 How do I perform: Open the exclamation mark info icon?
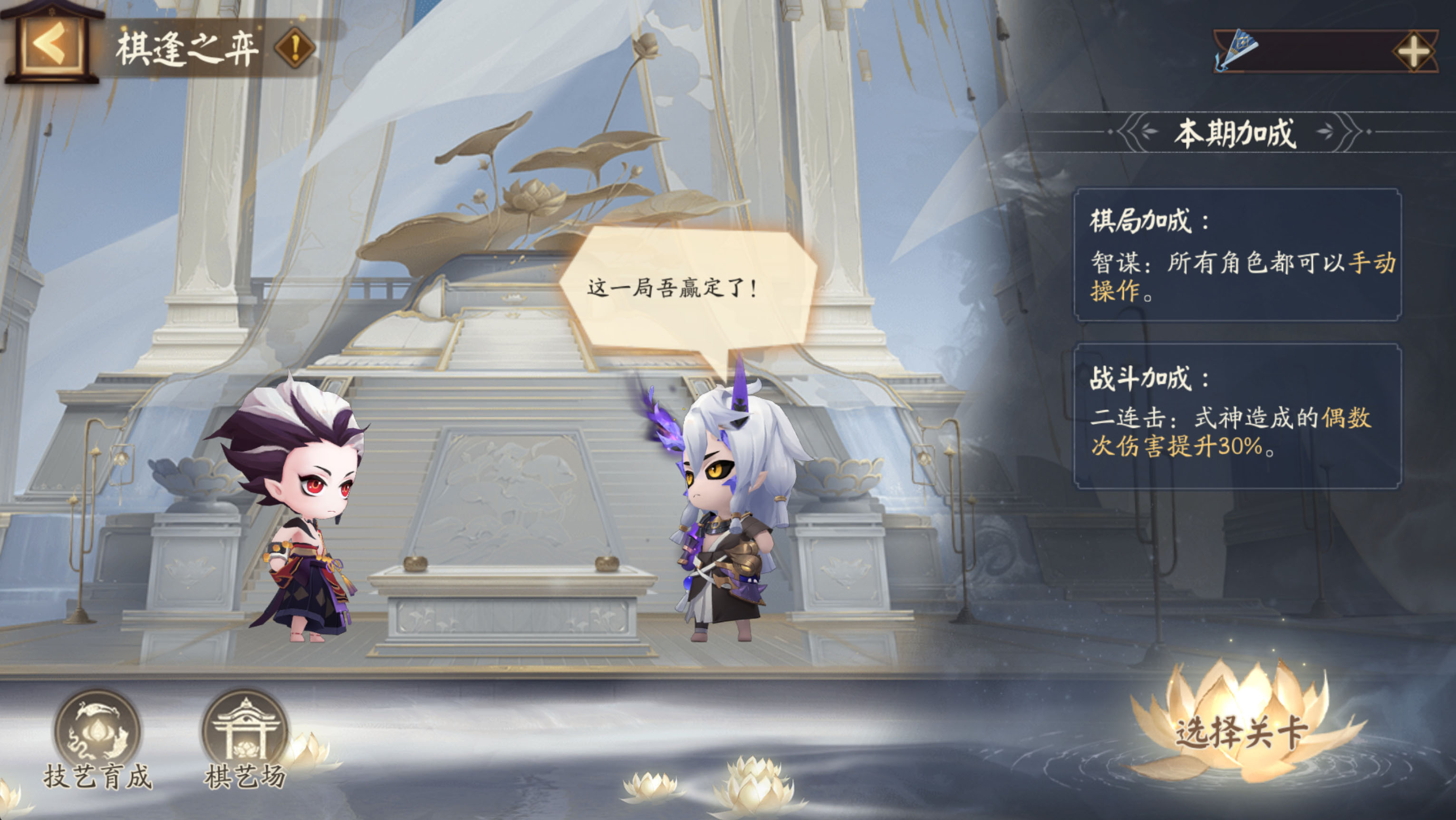[294, 48]
